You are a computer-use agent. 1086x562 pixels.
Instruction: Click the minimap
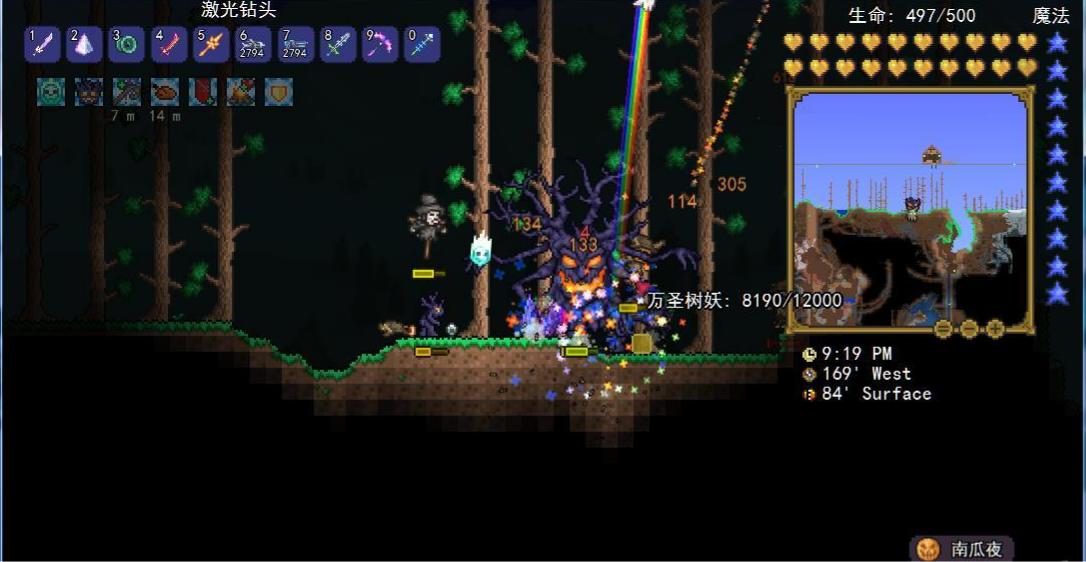[x=909, y=210]
